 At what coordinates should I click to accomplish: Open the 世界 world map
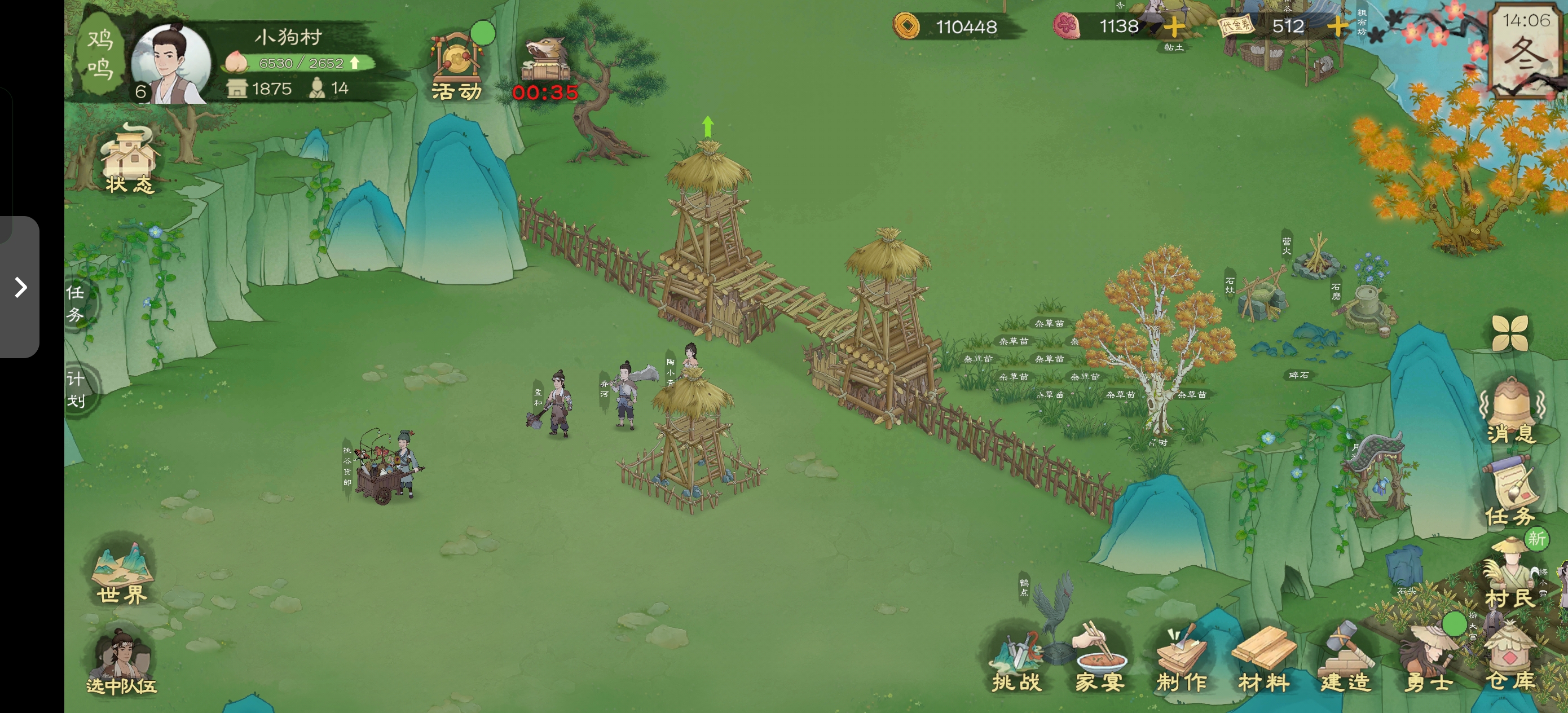coord(122,574)
